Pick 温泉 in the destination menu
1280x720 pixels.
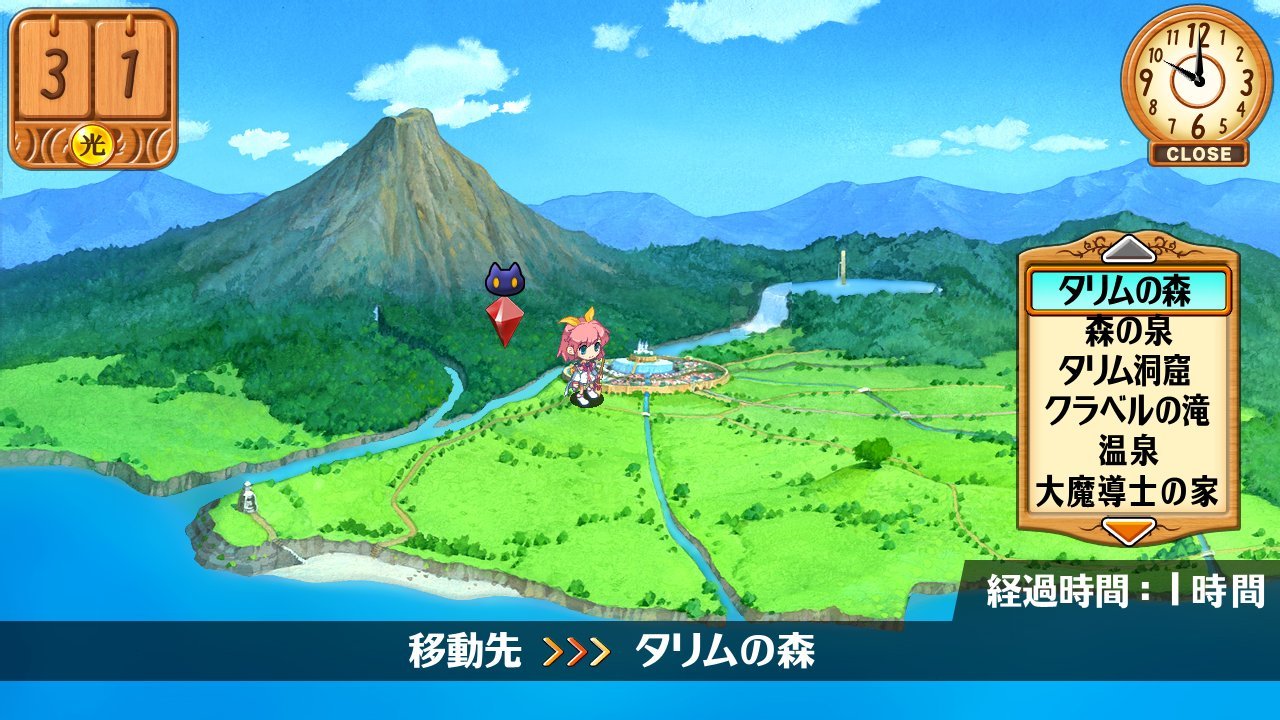pos(1127,451)
